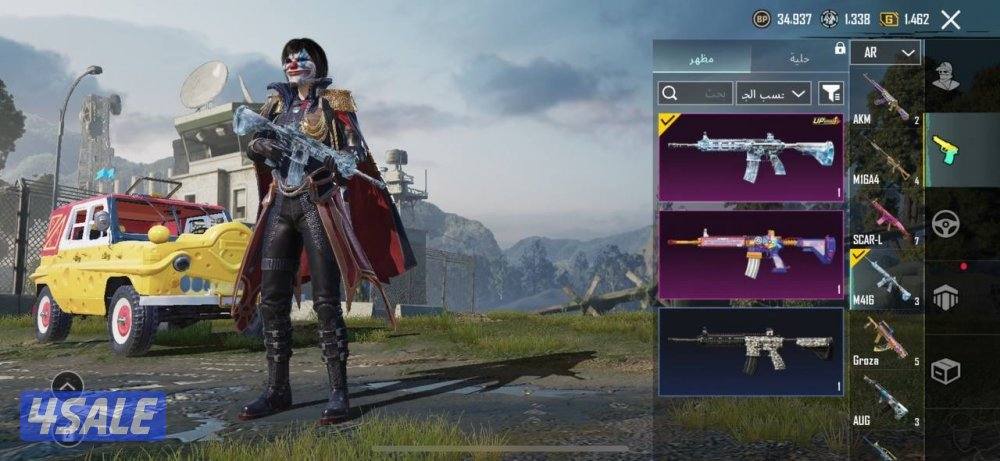
Task: Select AKM in the weapon list
Action: tap(886, 100)
